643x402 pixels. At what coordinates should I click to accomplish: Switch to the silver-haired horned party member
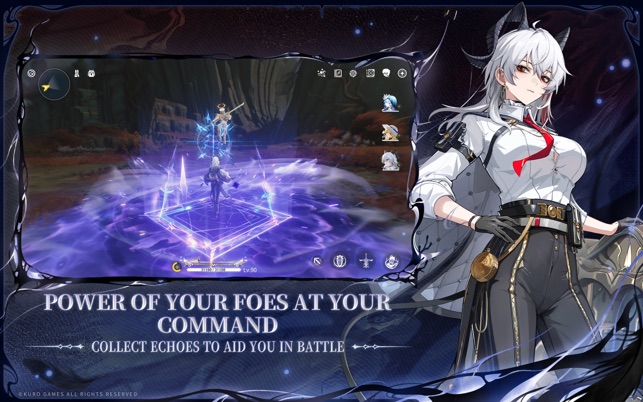coord(389,160)
